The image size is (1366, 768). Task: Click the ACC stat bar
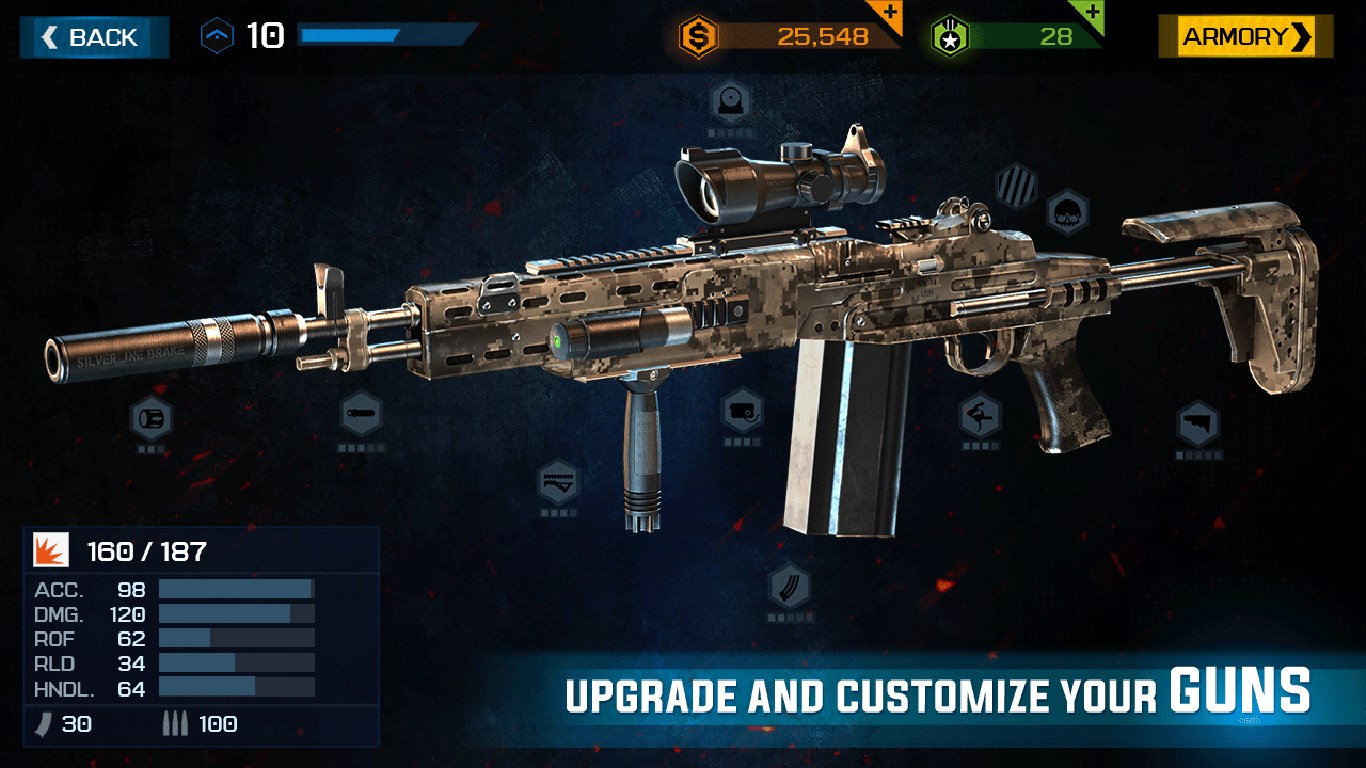tap(235, 590)
